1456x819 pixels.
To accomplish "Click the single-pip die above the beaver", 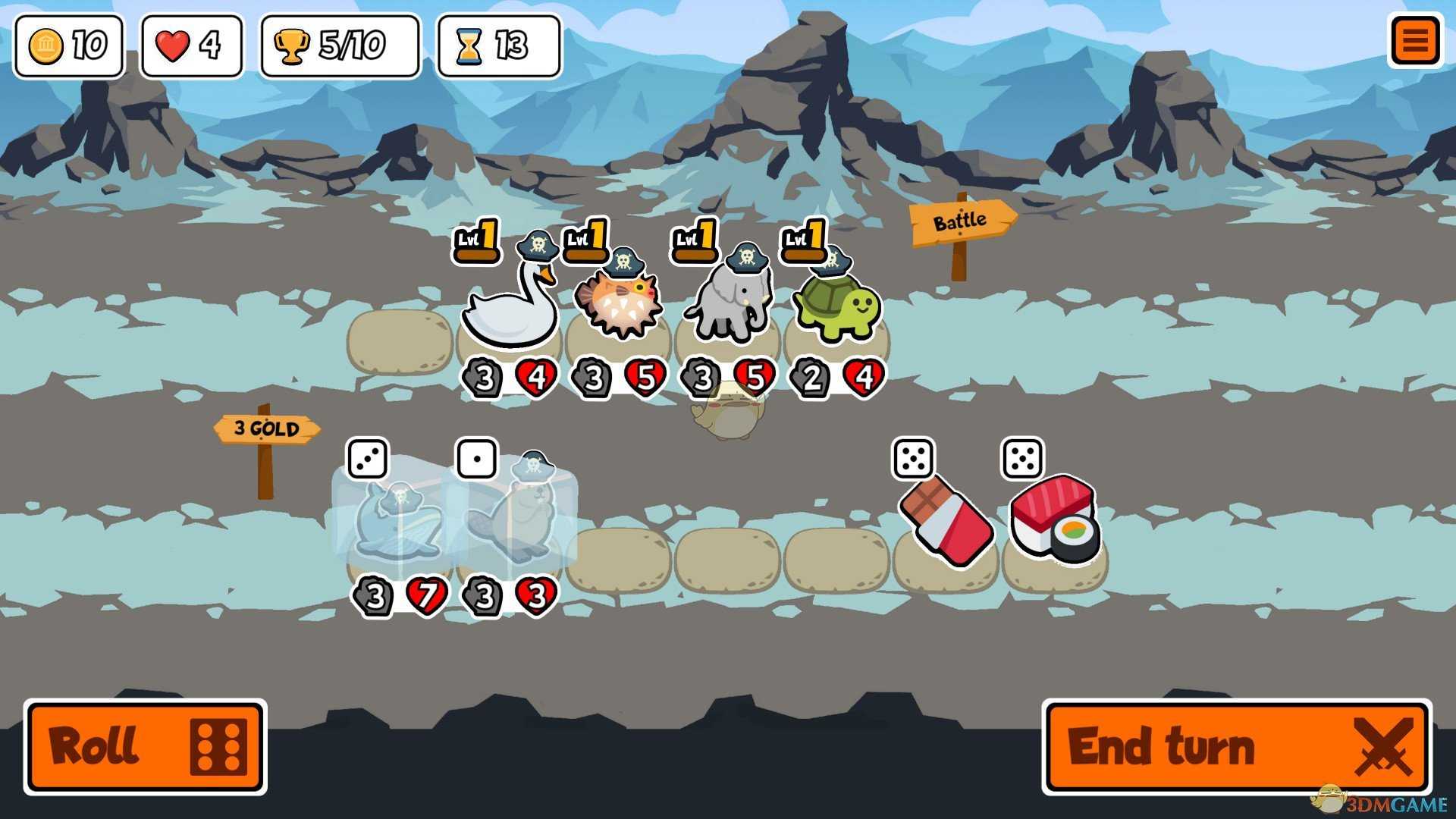I will click(476, 459).
